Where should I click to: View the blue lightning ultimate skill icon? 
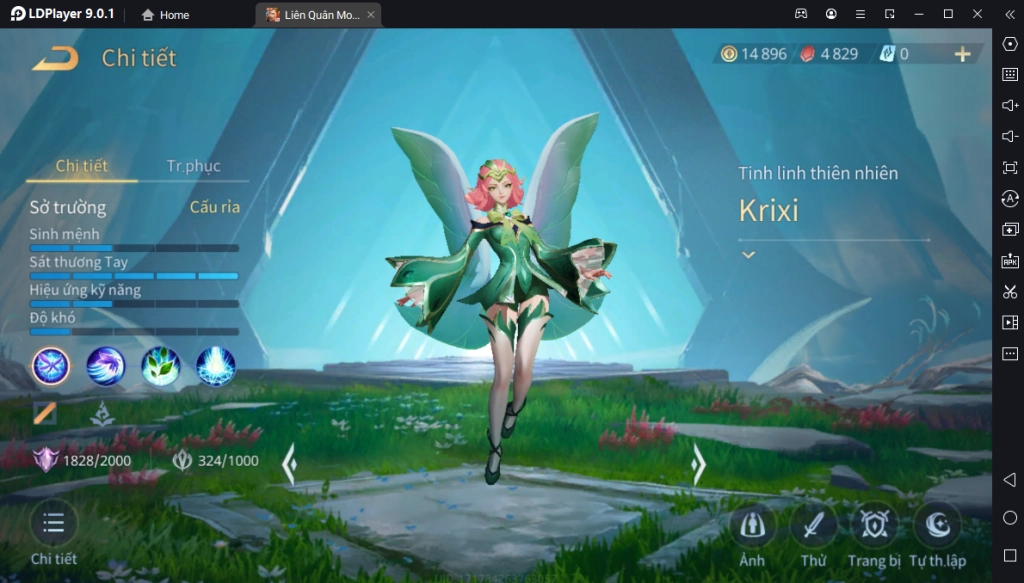(x=215, y=367)
